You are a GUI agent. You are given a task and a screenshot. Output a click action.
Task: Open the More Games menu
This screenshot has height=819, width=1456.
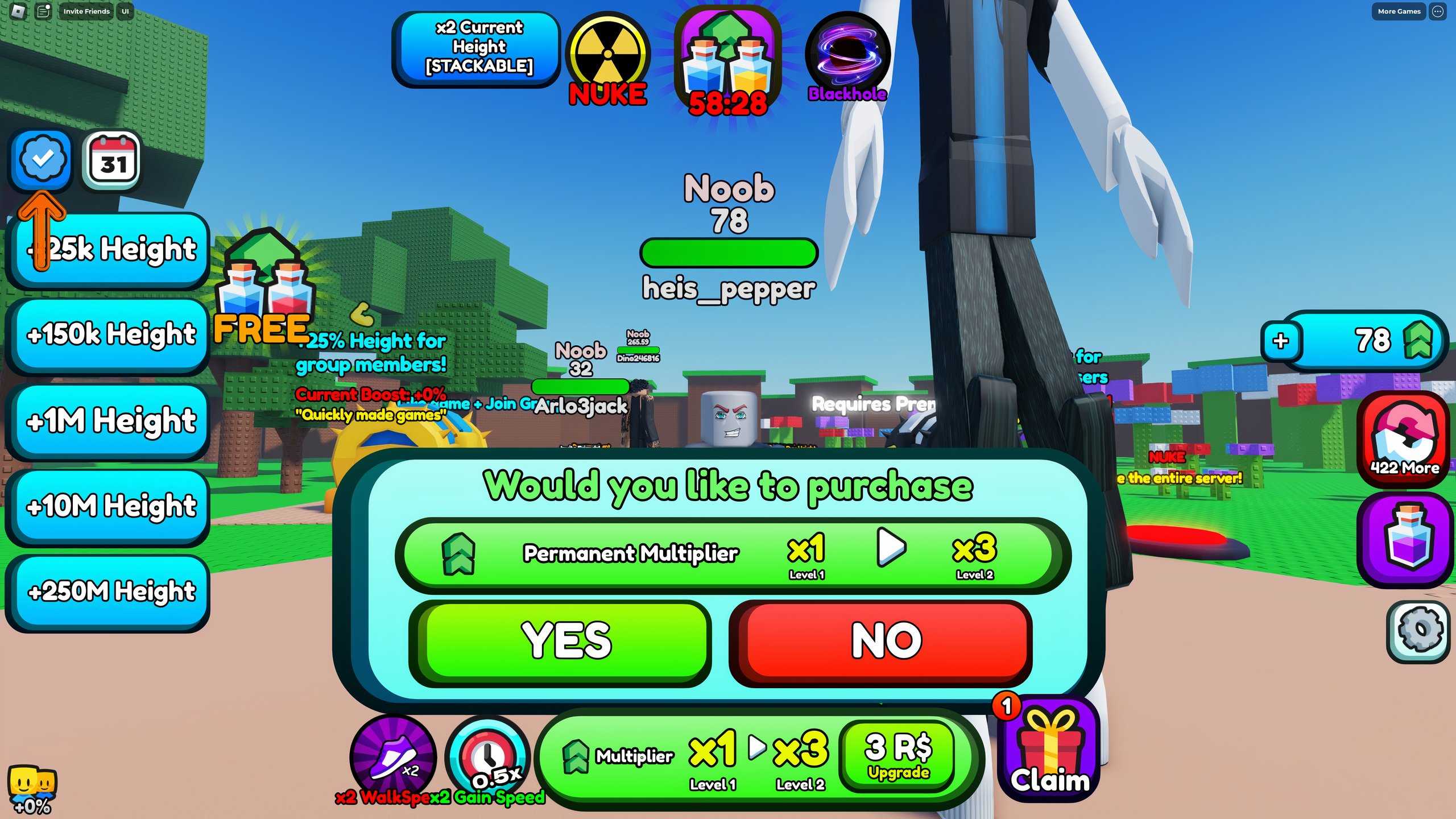tap(1398, 11)
